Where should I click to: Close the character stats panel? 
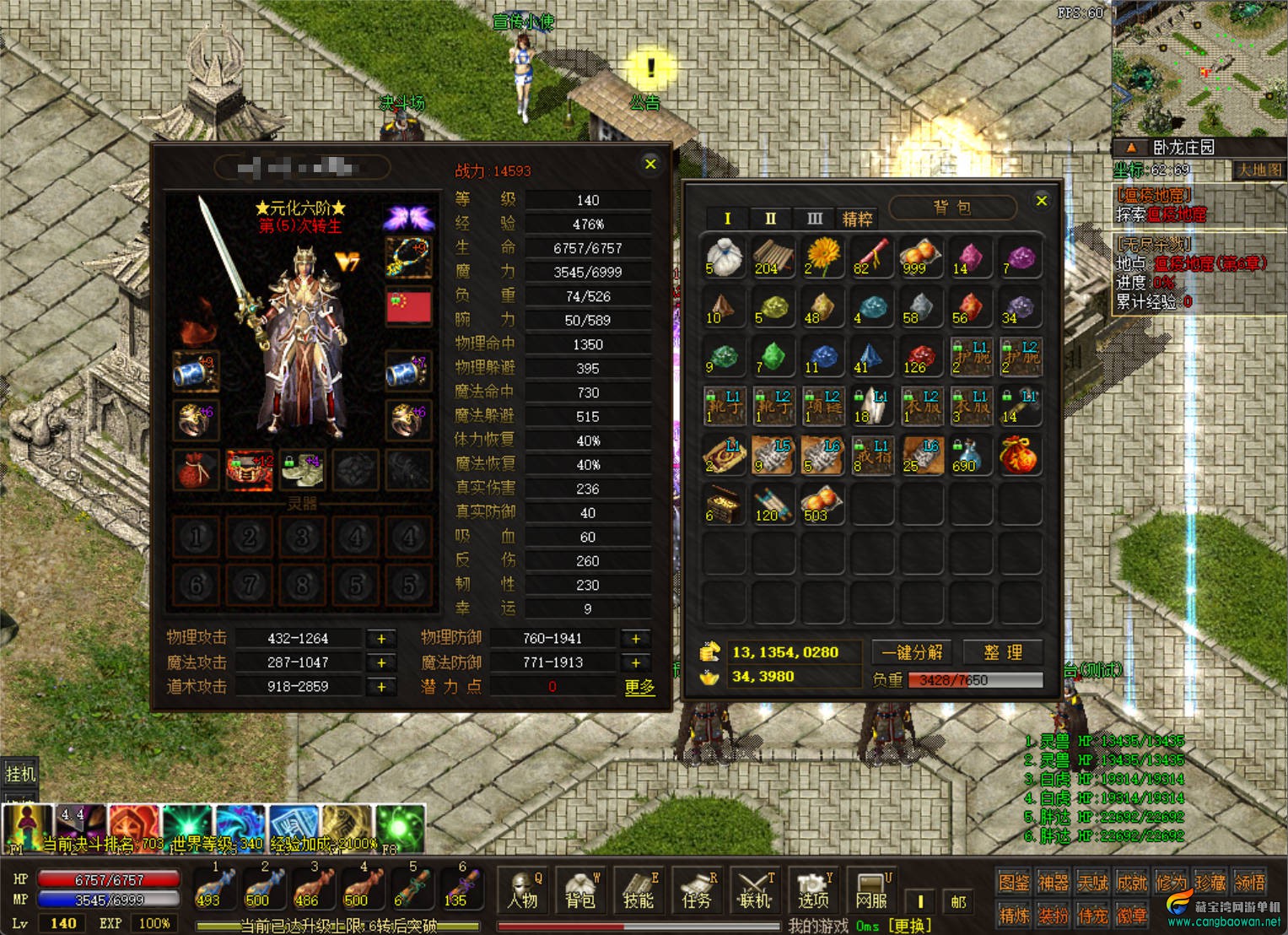650,165
